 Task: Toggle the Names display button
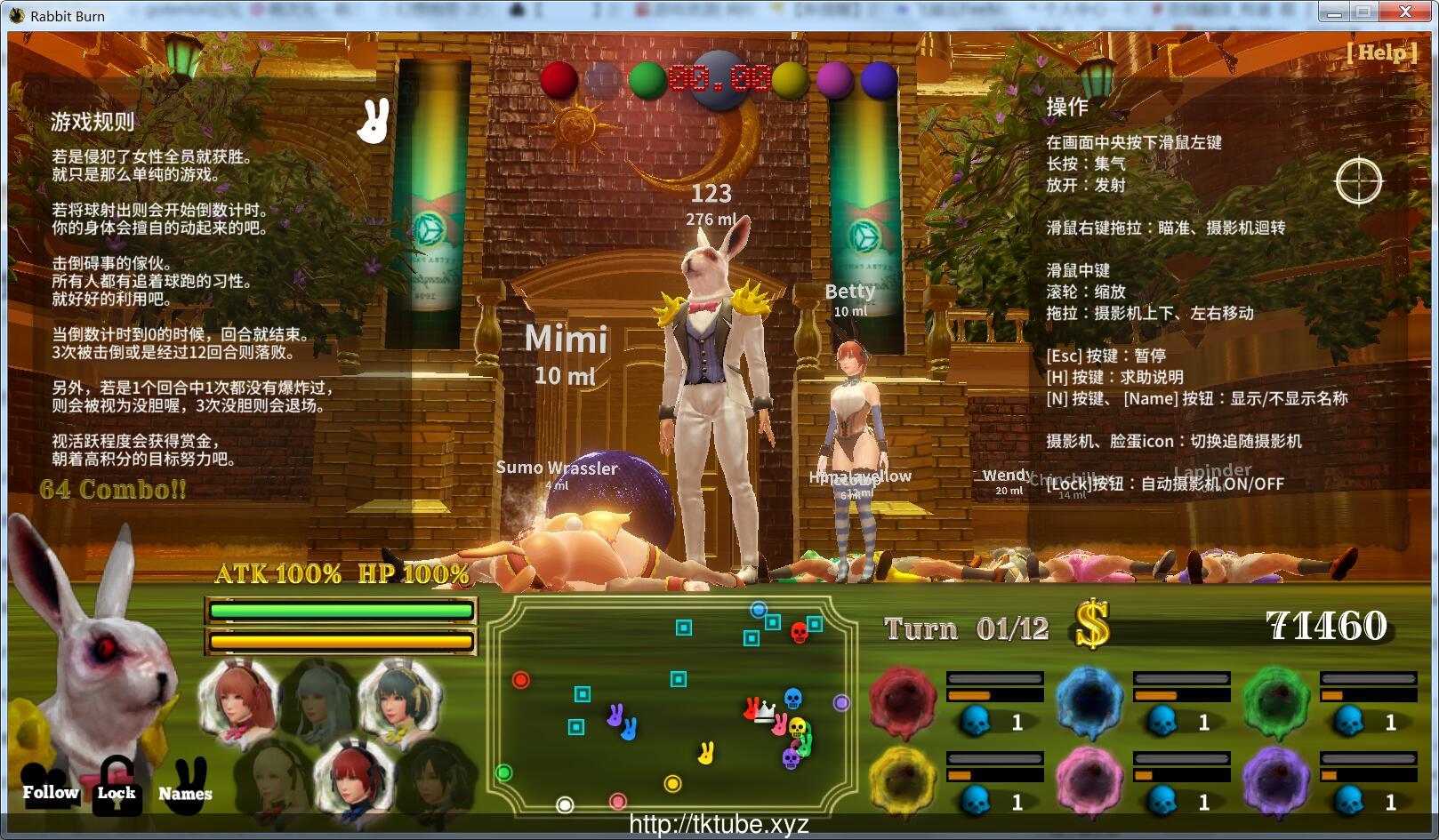[x=184, y=793]
